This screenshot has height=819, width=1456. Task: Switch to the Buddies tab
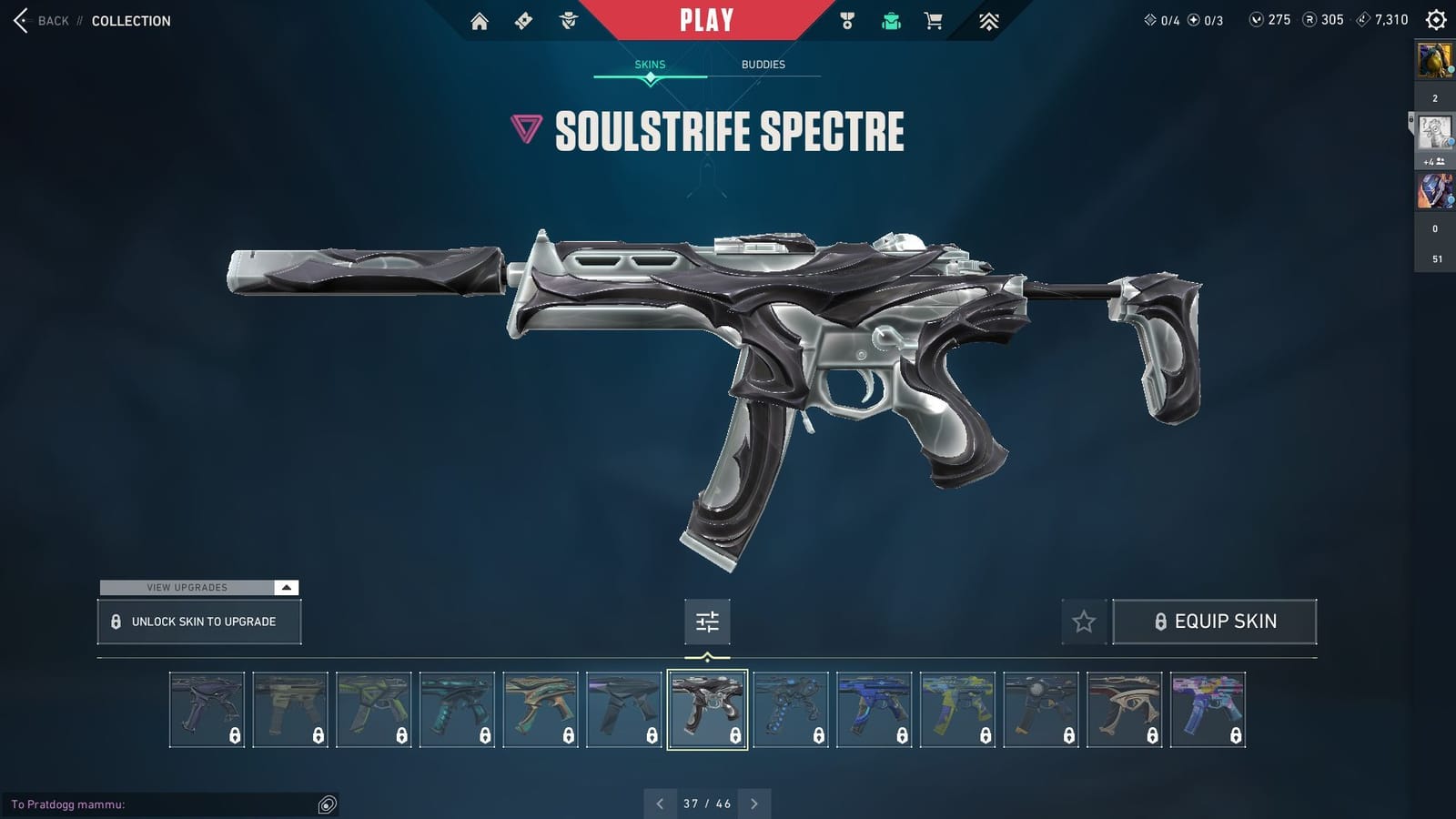763,65
